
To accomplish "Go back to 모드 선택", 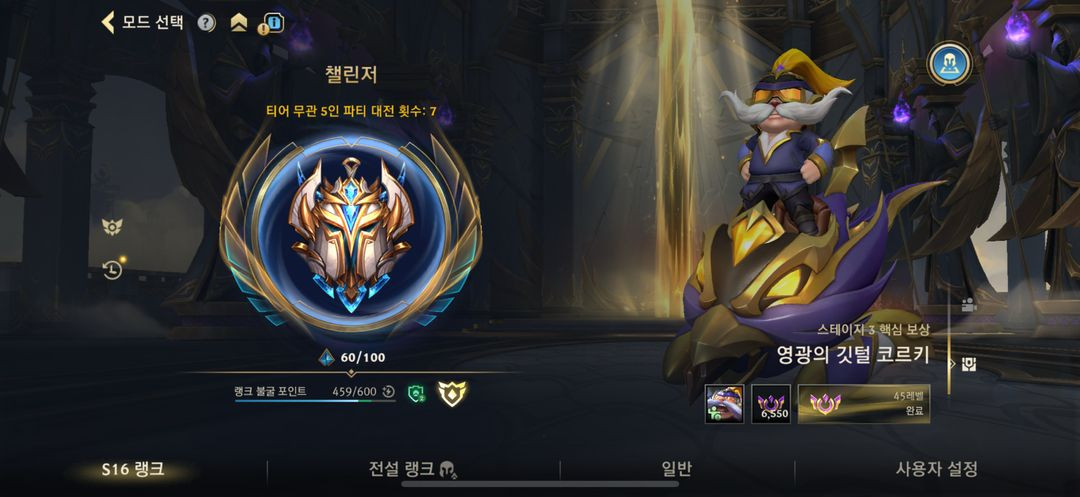I will point(142,22).
